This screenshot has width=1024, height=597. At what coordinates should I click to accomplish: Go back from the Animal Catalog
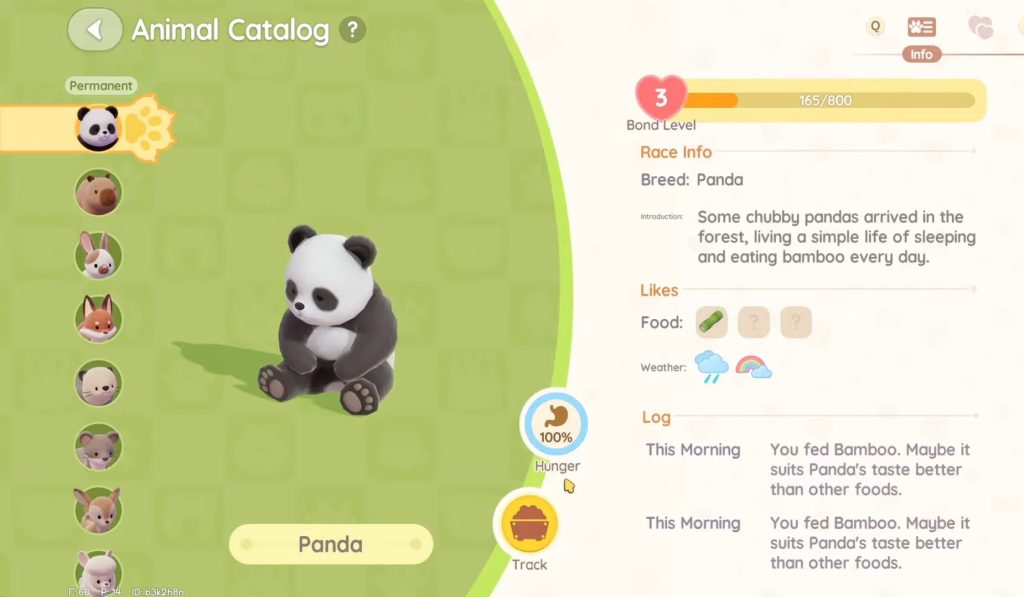coord(95,30)
